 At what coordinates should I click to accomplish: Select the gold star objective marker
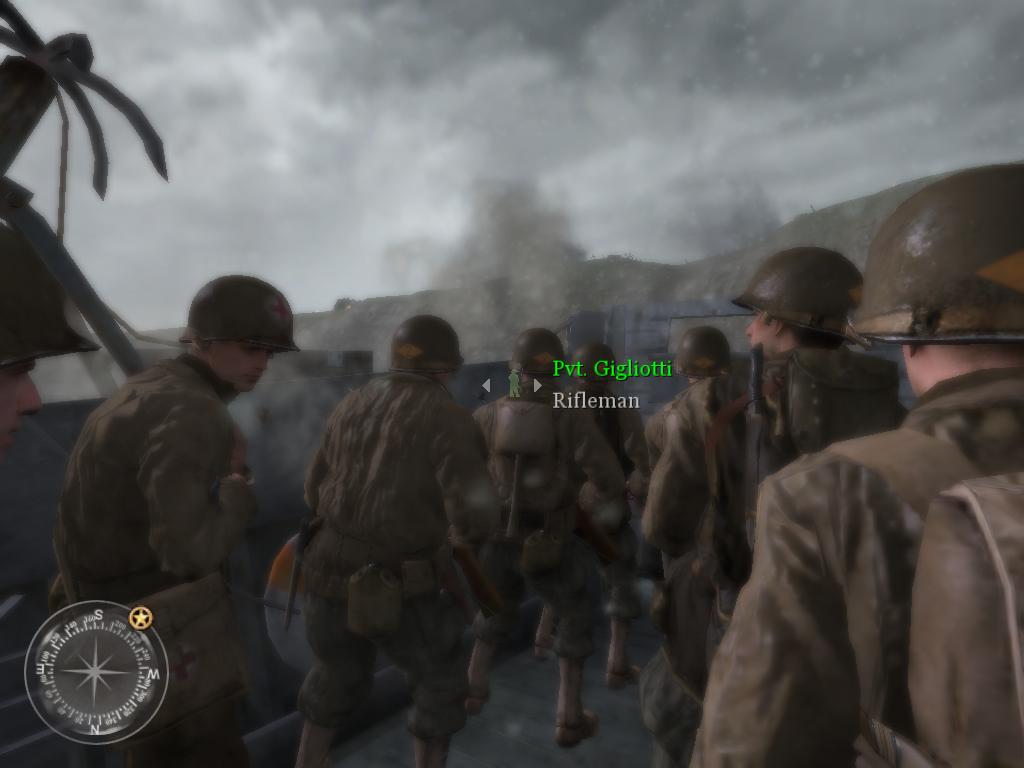pos(141,619)
